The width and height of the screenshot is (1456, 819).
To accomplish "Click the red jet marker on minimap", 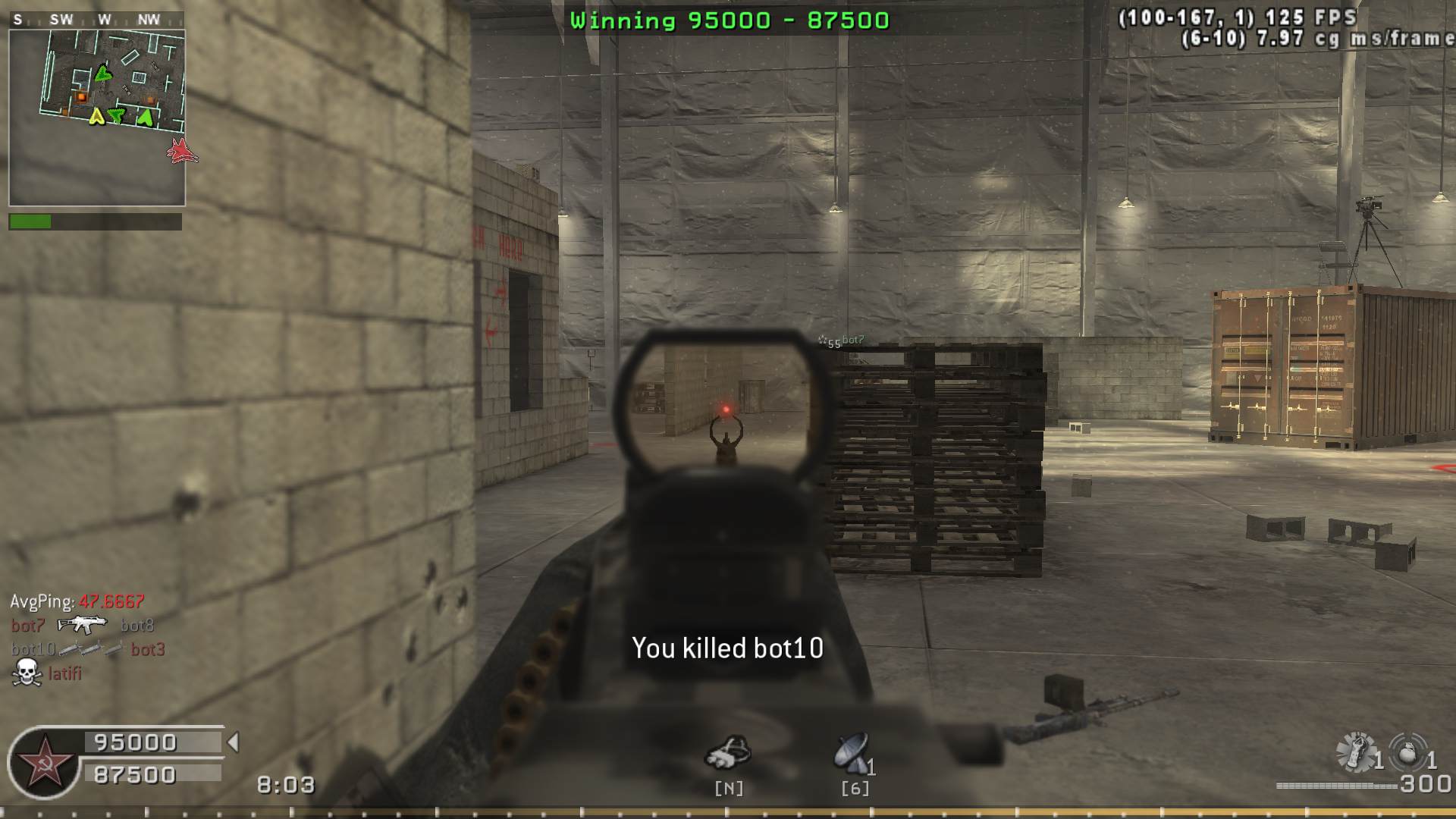I will pyautogui.click(x=181, y=151).
